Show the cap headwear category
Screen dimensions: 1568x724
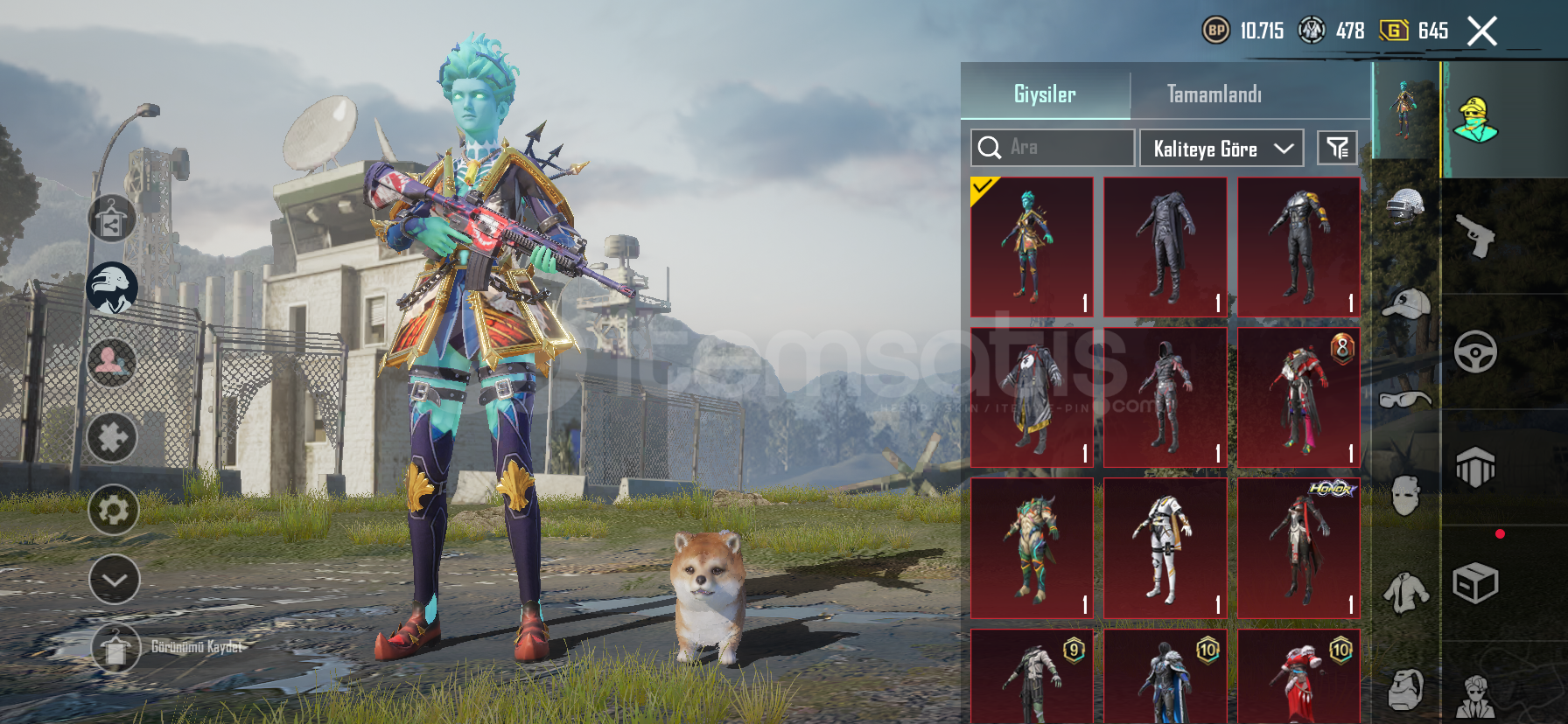[x=1405, y=304]
